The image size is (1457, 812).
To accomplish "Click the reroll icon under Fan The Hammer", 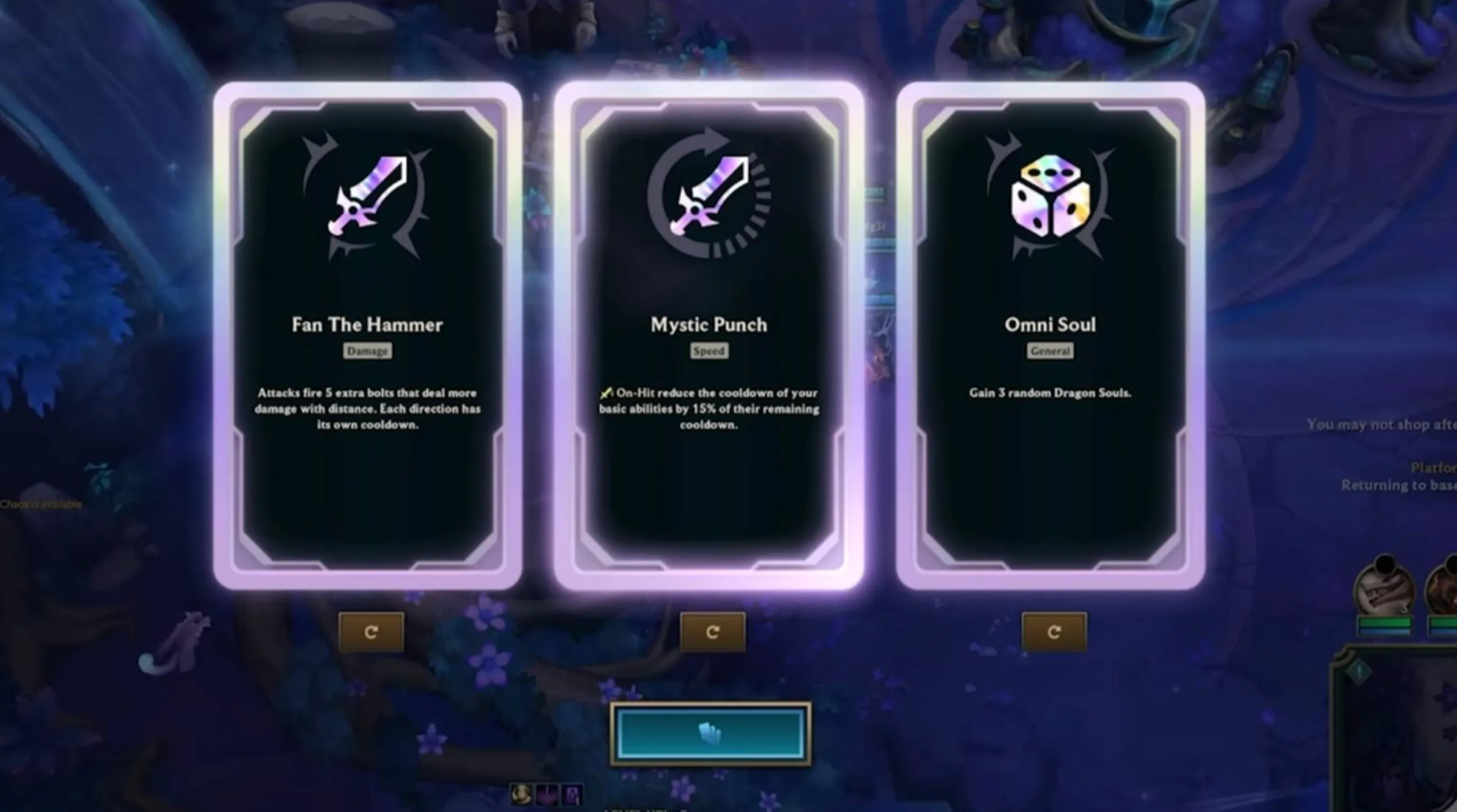I will 372,632.
